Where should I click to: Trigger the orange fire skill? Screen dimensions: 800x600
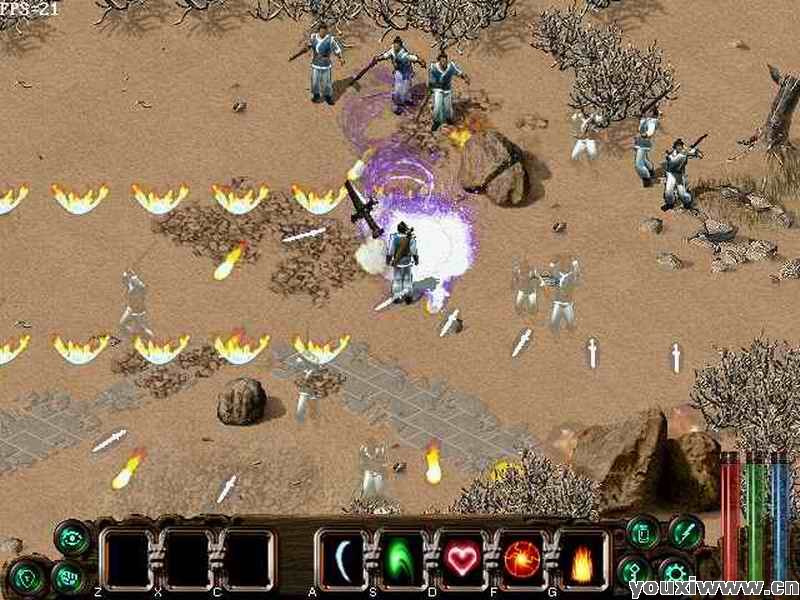583,558
